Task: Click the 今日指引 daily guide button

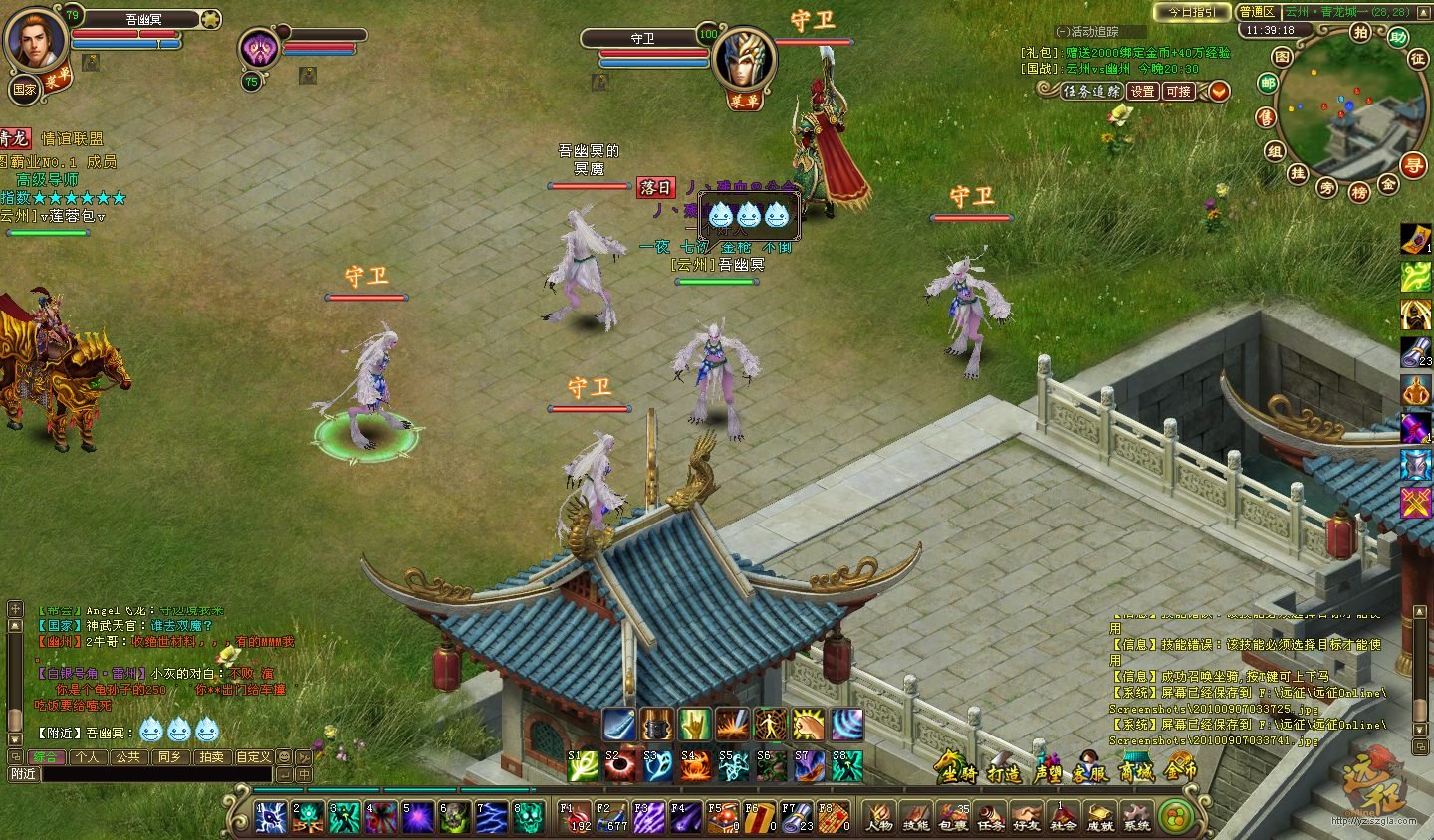Action: (x=1191, y=12)
